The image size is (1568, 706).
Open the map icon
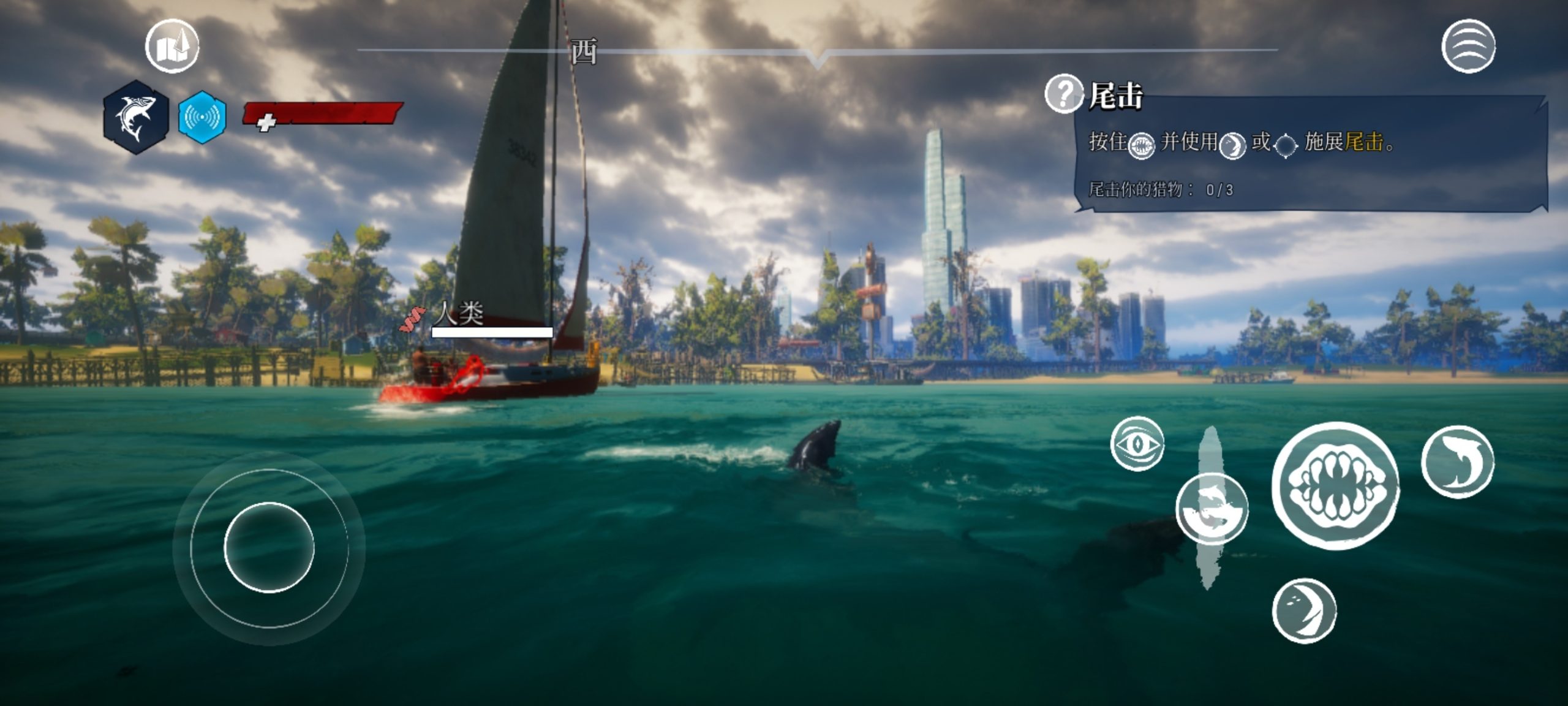coord(172,47)
